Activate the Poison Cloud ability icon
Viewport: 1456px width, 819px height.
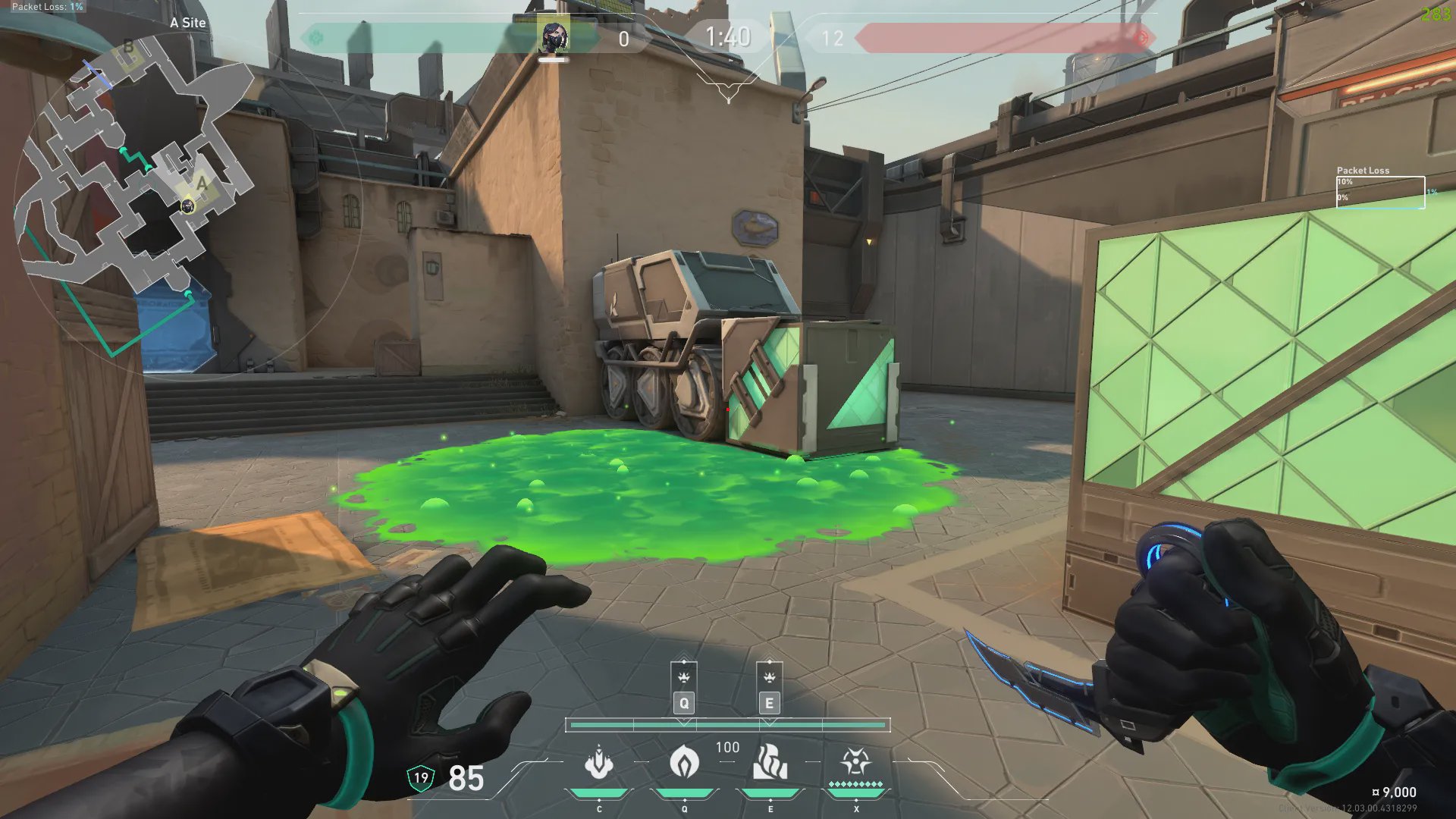(684, 761)
